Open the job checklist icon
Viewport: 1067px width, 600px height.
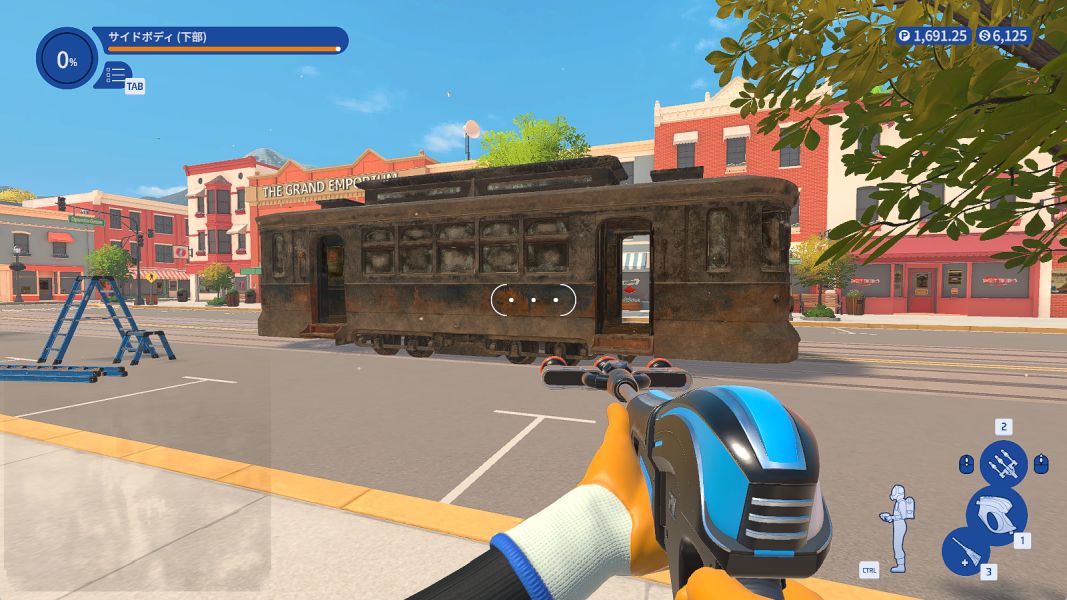[116, 74]
